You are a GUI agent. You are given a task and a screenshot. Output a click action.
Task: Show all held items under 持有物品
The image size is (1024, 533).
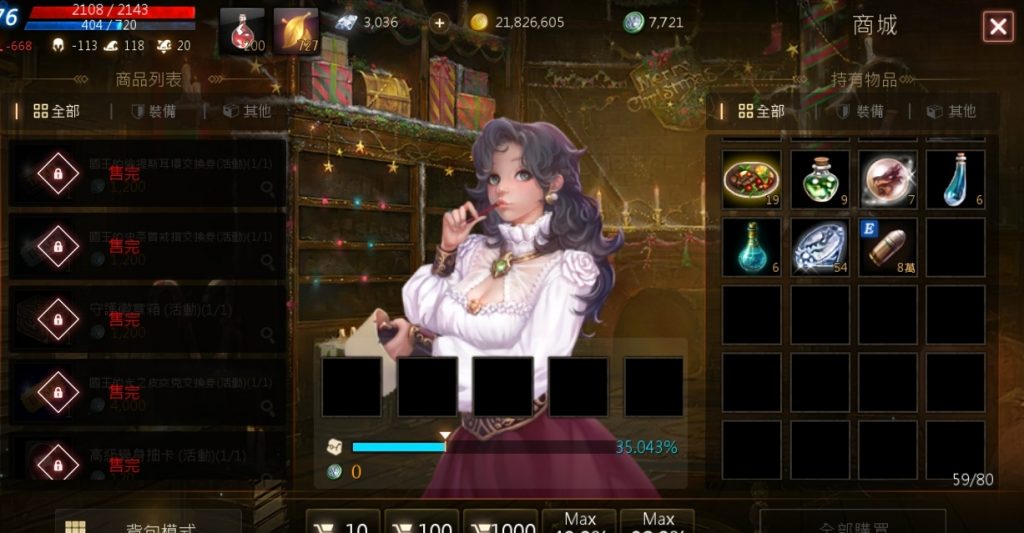(x=760, y=111)
